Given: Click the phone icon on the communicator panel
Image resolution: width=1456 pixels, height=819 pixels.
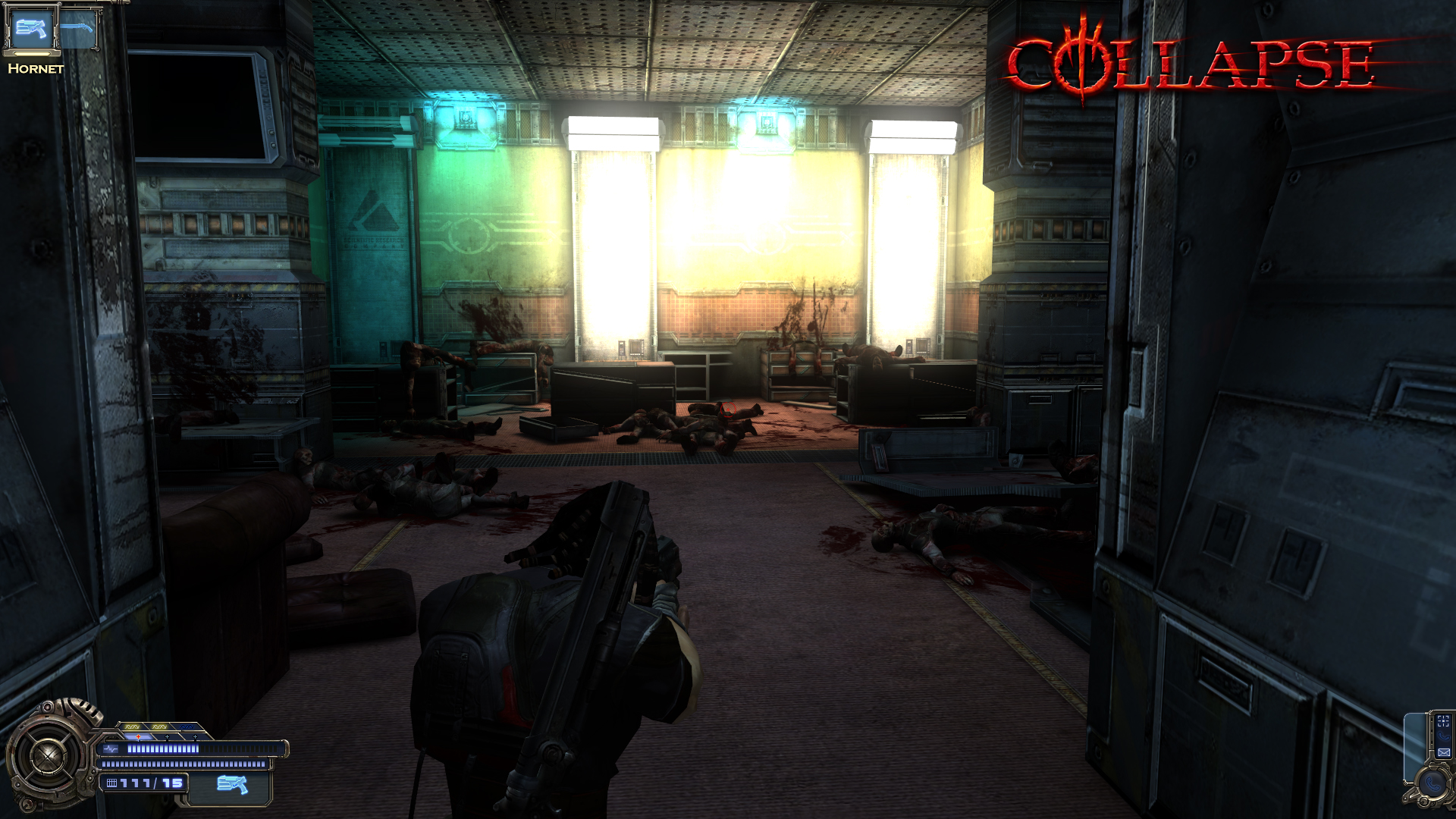Looking at the screenshot, I should point(1444,736).
